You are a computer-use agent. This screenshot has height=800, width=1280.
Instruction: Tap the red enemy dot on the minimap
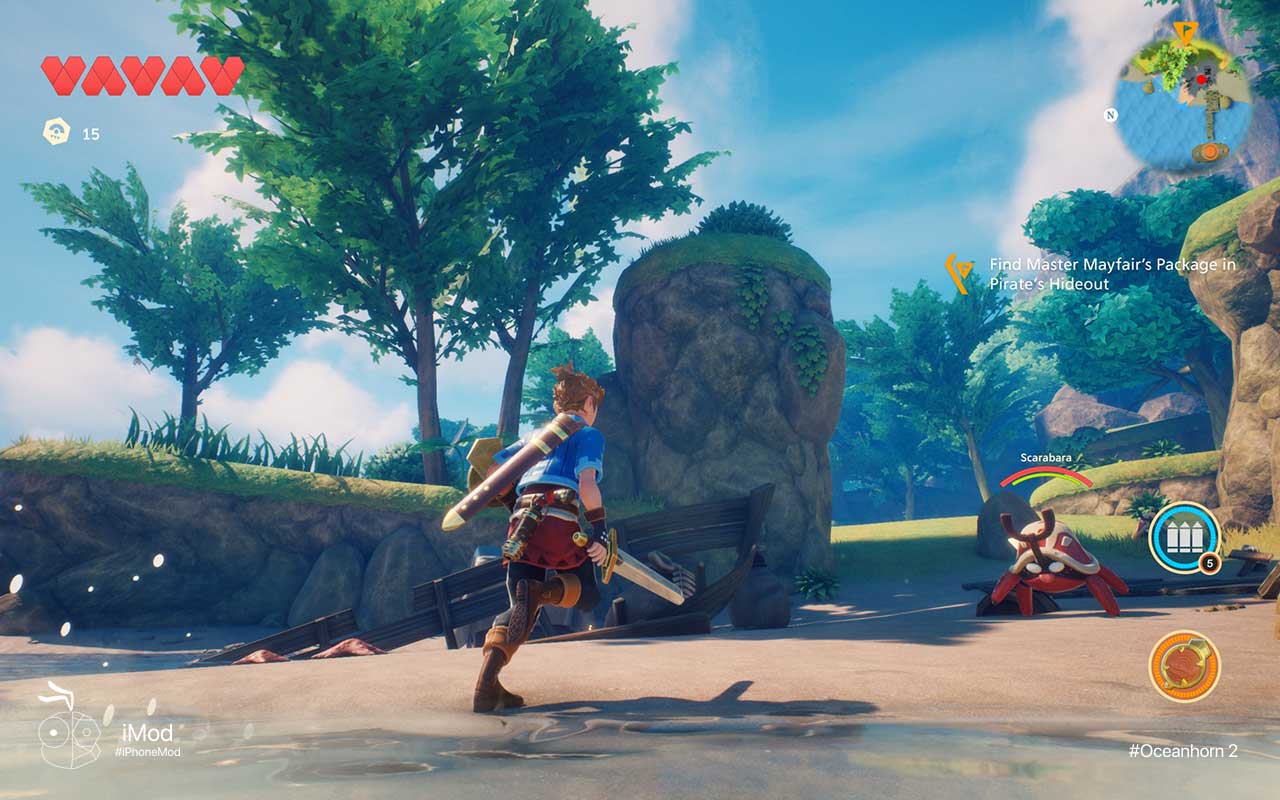coord(1201,79)
